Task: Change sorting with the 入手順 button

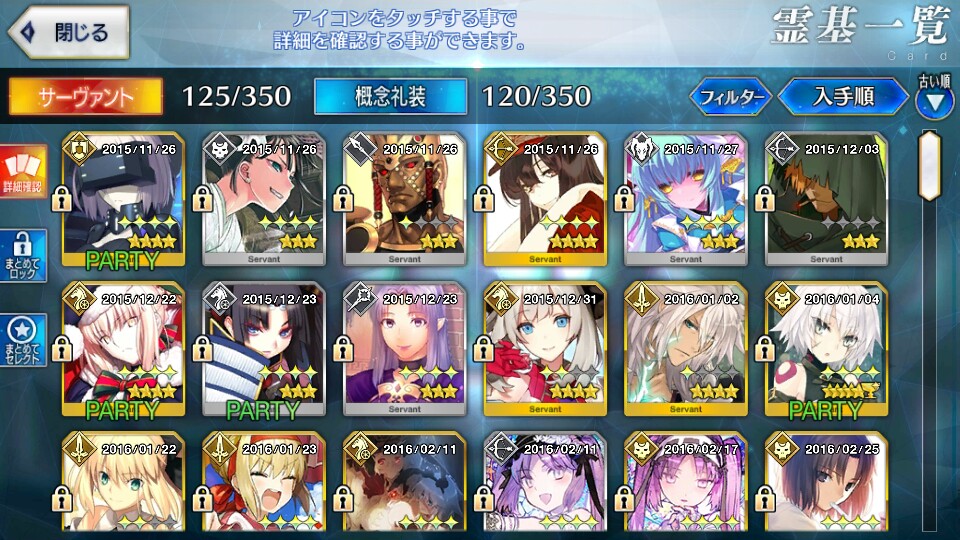Action: coord(843,97)
